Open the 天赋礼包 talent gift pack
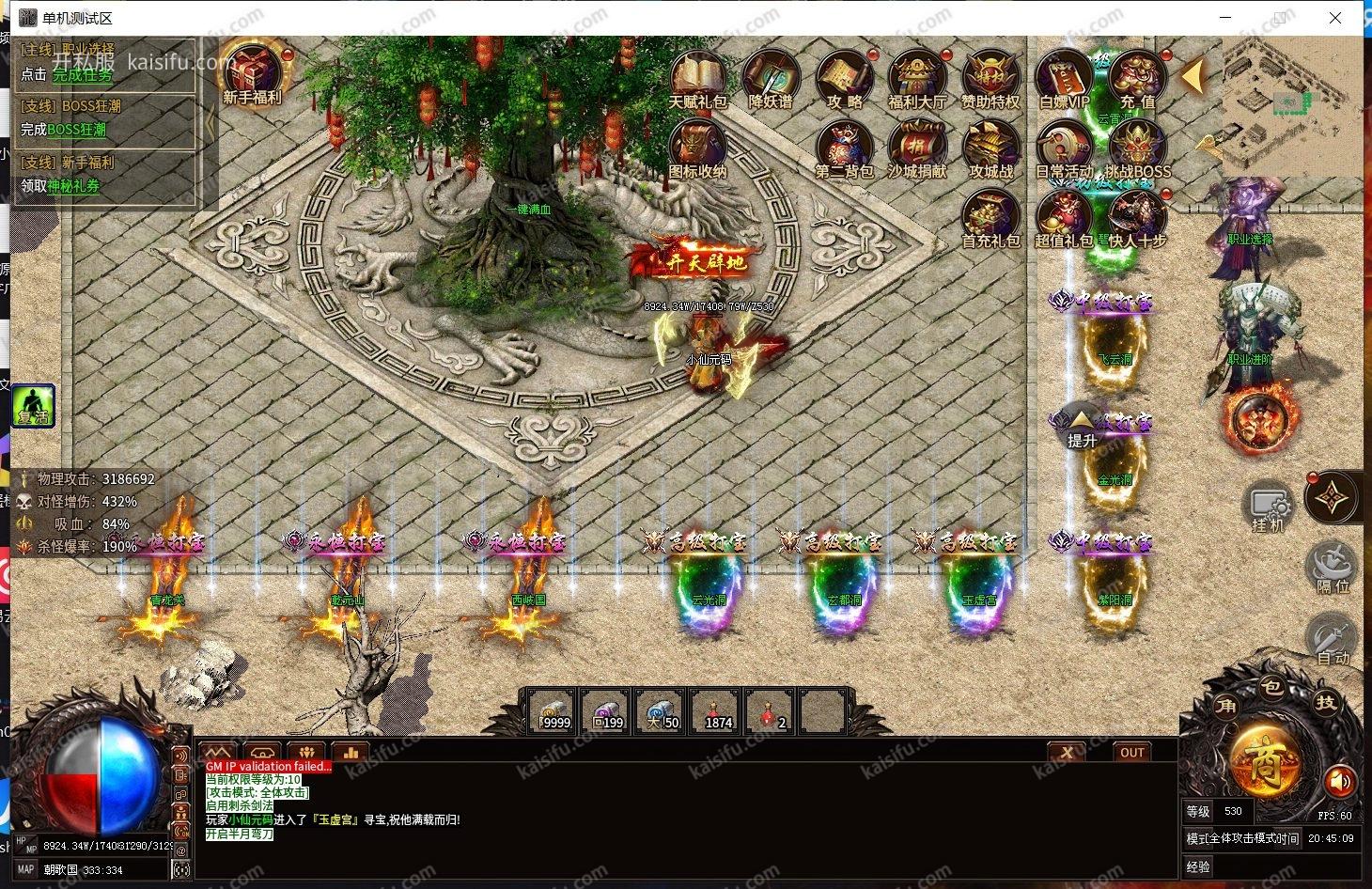 pyautogui.click(x=697, y=78)
